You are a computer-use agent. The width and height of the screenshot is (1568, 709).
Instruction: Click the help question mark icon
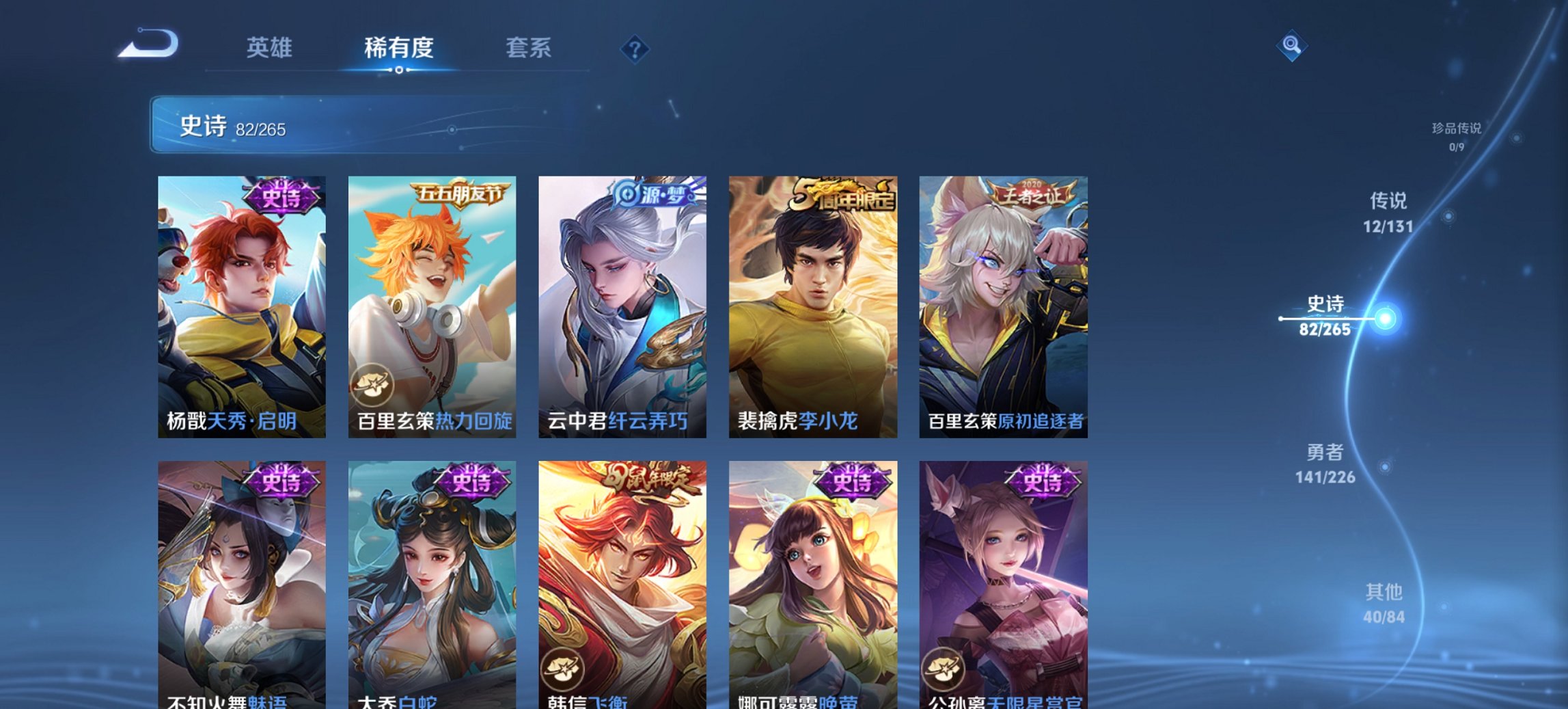[x=635, y=49]
